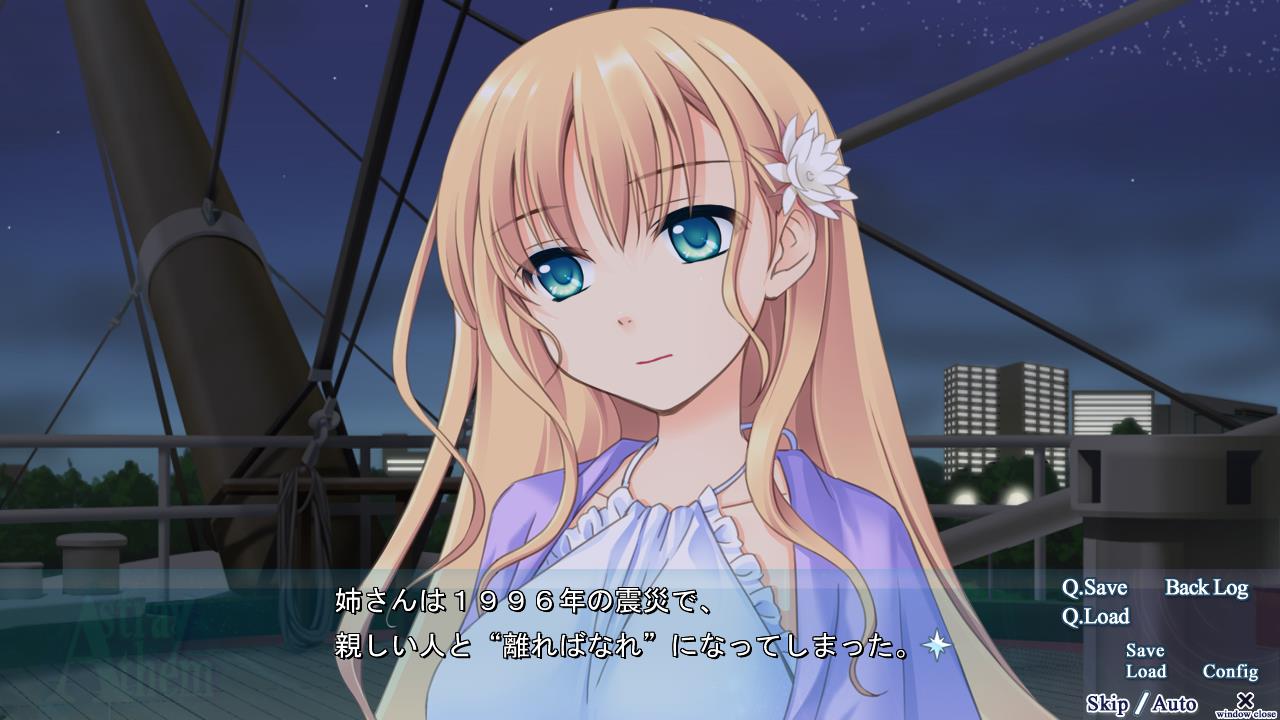Toggle Auto text advance
The height and width of the screenshot is (720, 1280).
click(1174, 703)
